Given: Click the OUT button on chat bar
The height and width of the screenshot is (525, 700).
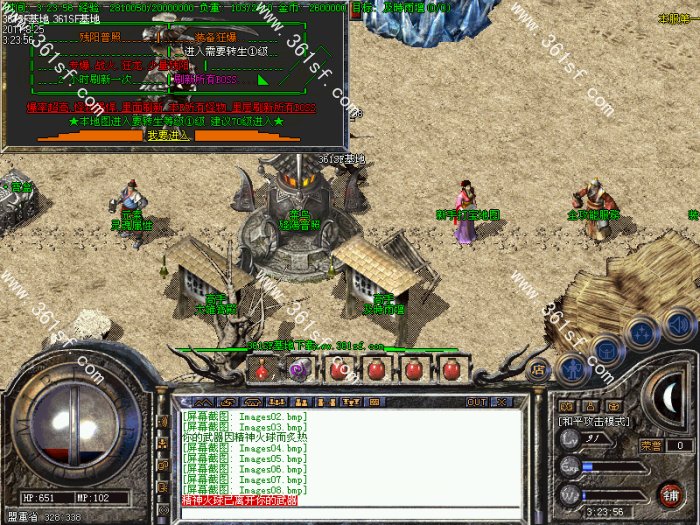Looking at the screenshot, I should click(477, 401).
